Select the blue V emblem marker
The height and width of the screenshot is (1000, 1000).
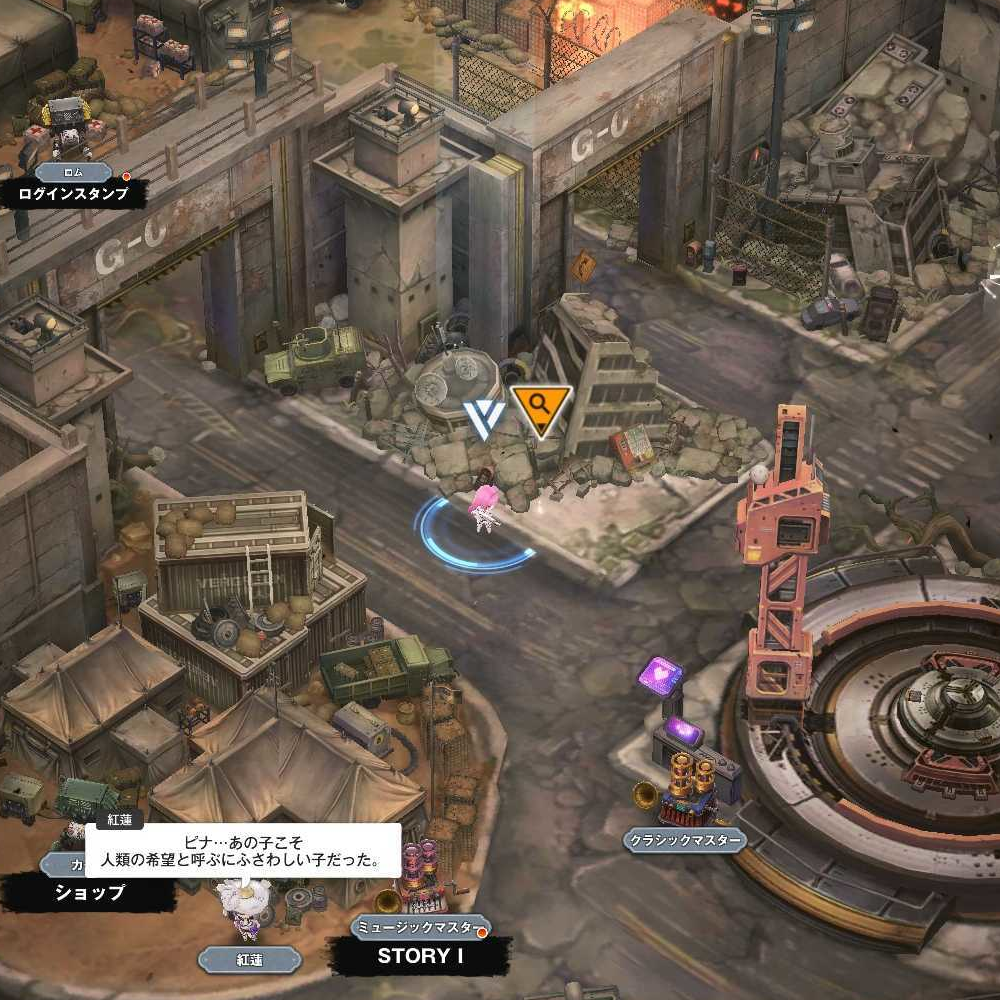click(x=484, y=419)
